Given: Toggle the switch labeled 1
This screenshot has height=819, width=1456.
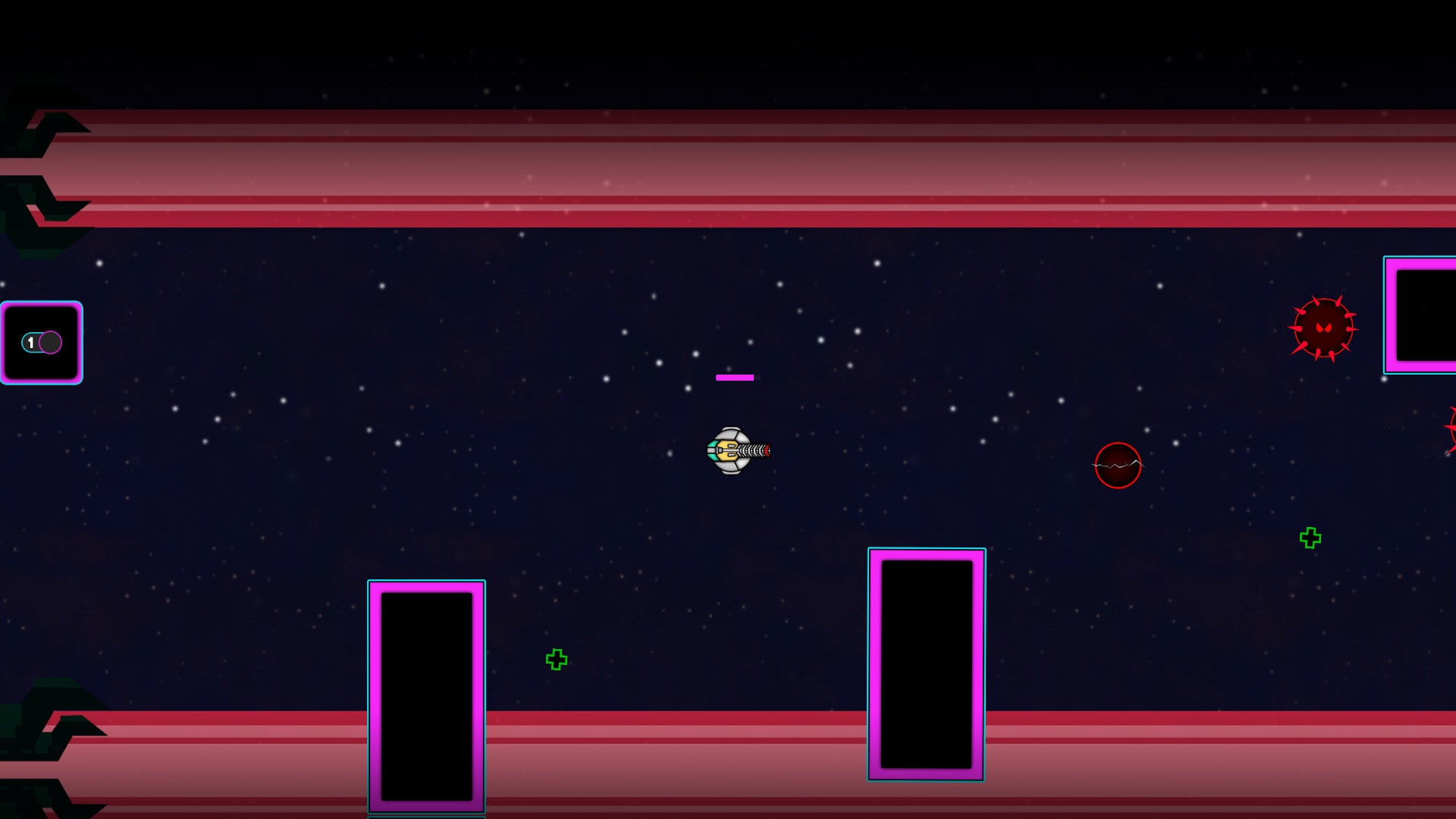Looking at the screenshot, I should coord(42,343).
